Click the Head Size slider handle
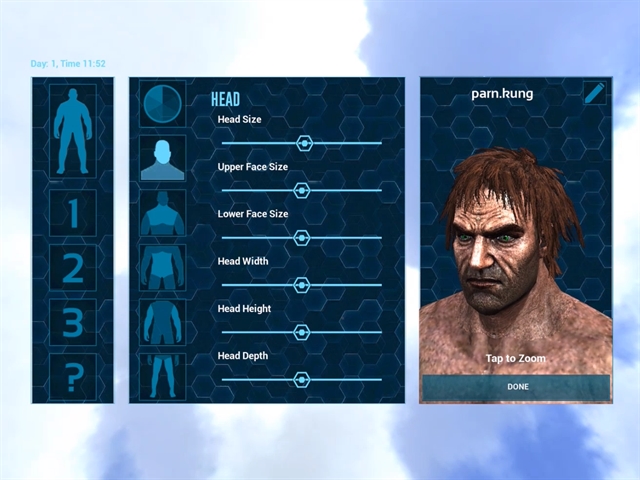Screen dimensions: 640x480 (305, 143)
